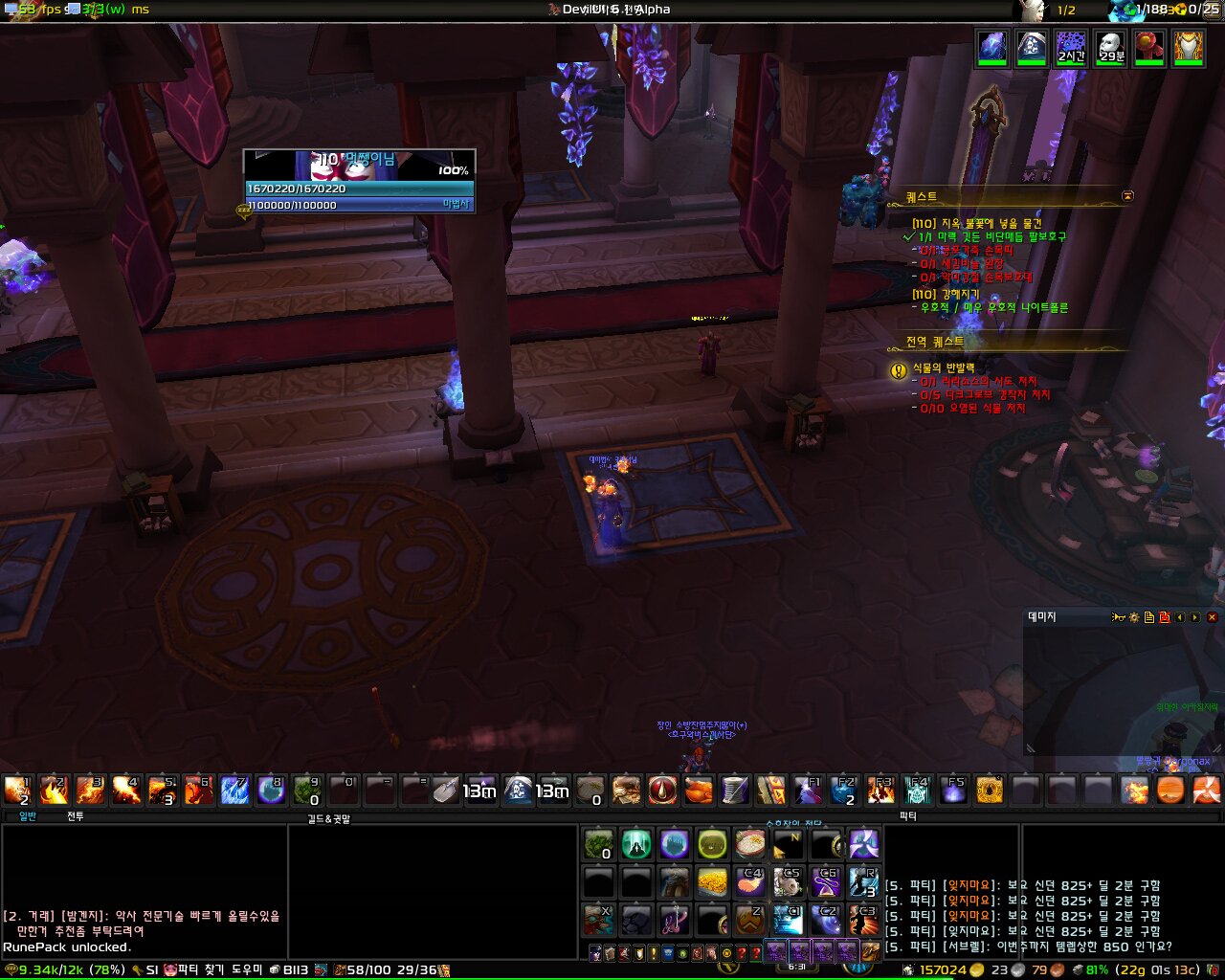Use the fire ability in hotbar slot 1
The image size is (1225, 980).
click(x=17, y=791)
